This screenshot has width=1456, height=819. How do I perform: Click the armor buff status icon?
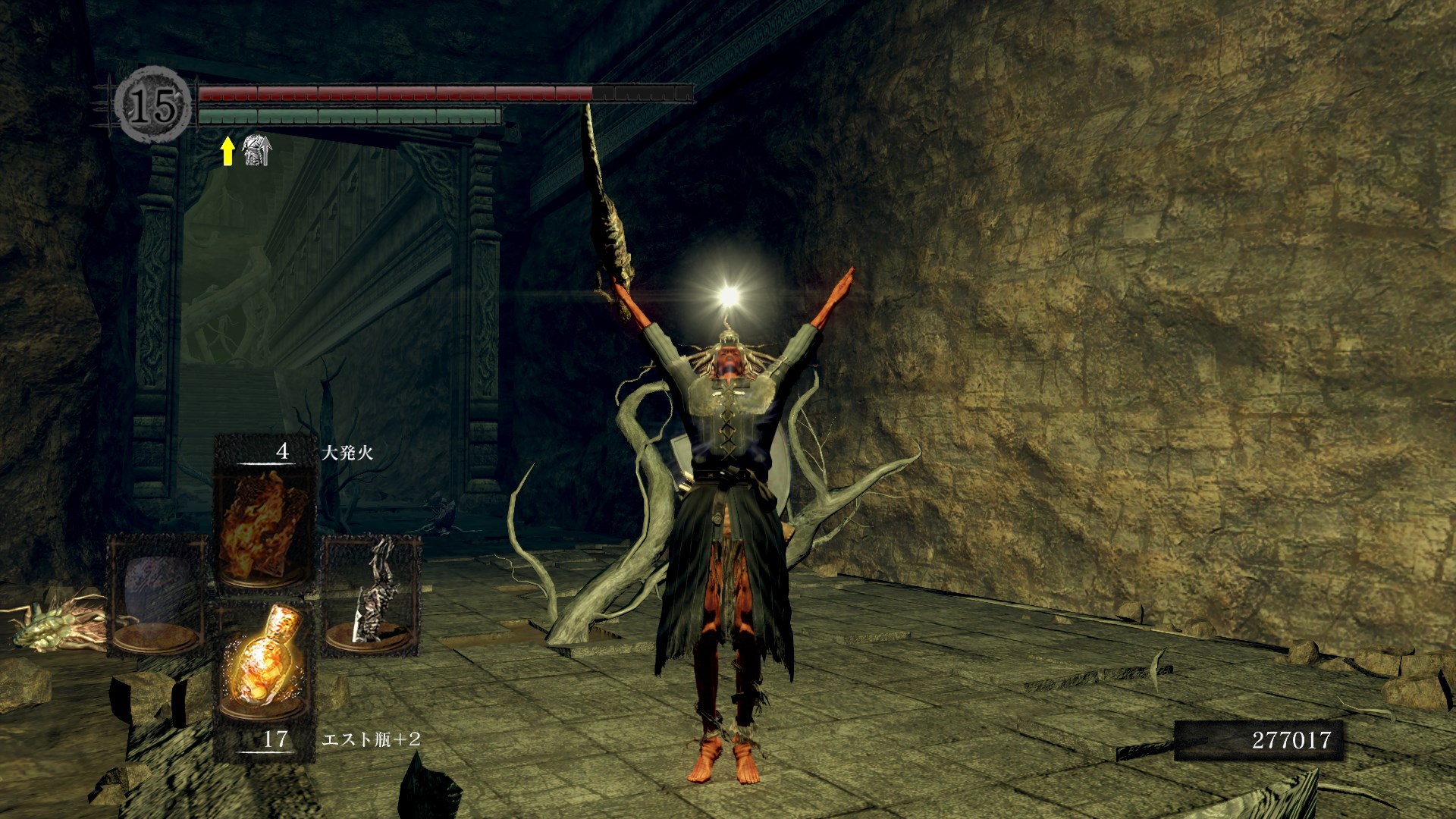click(x=256, y=150)
